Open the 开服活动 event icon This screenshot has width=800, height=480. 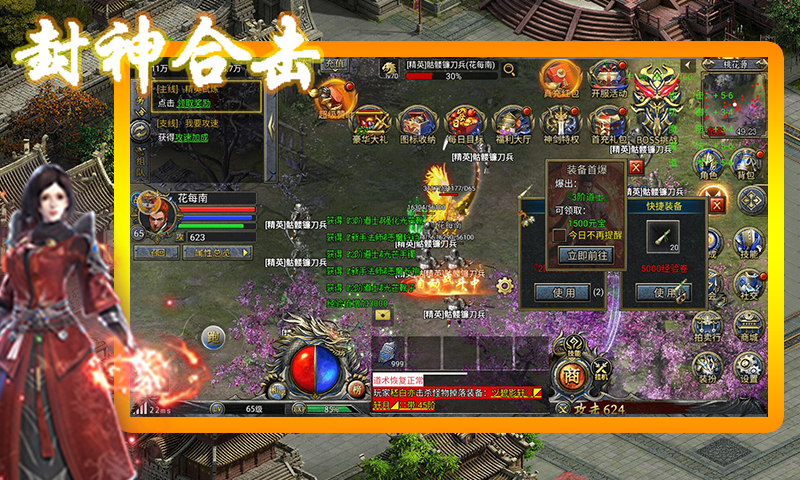608,78
